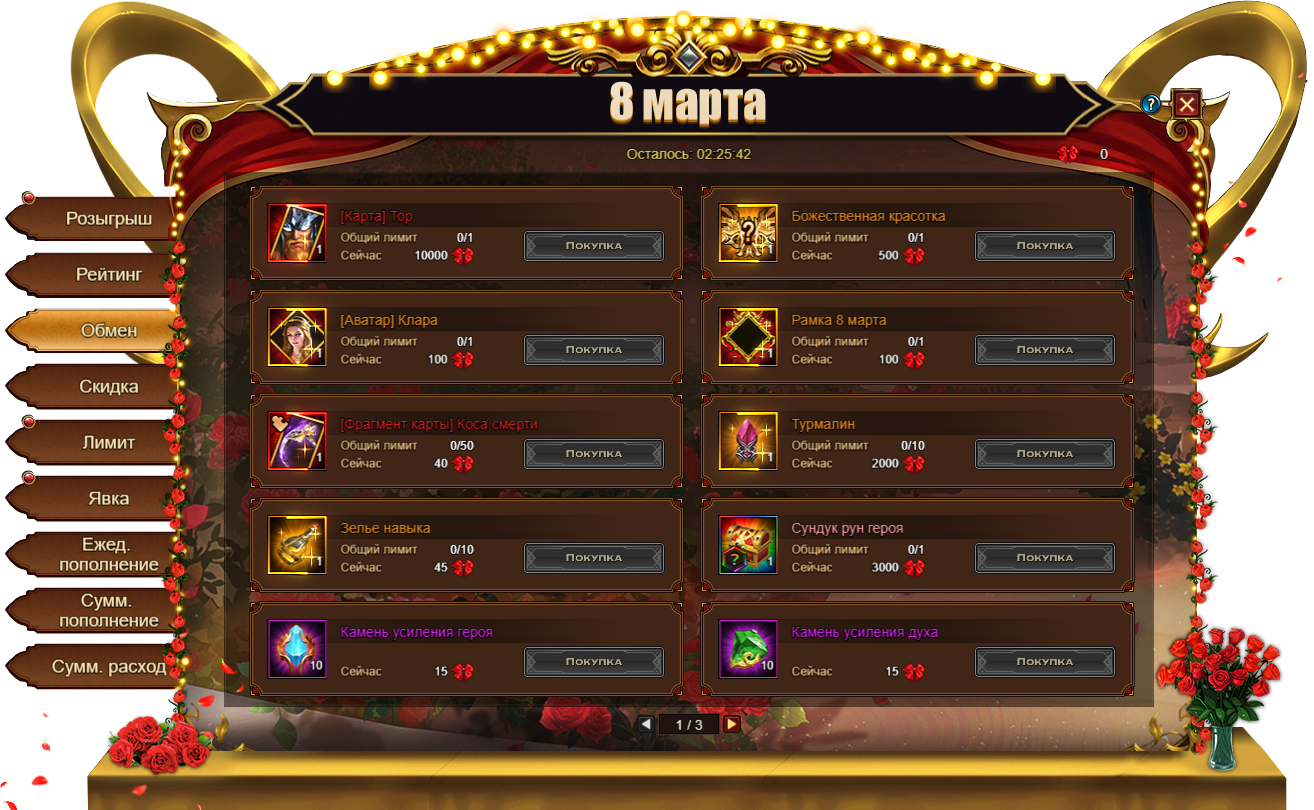Open the blue question mark help
Screen dimensions: 1314x810
1152,104
